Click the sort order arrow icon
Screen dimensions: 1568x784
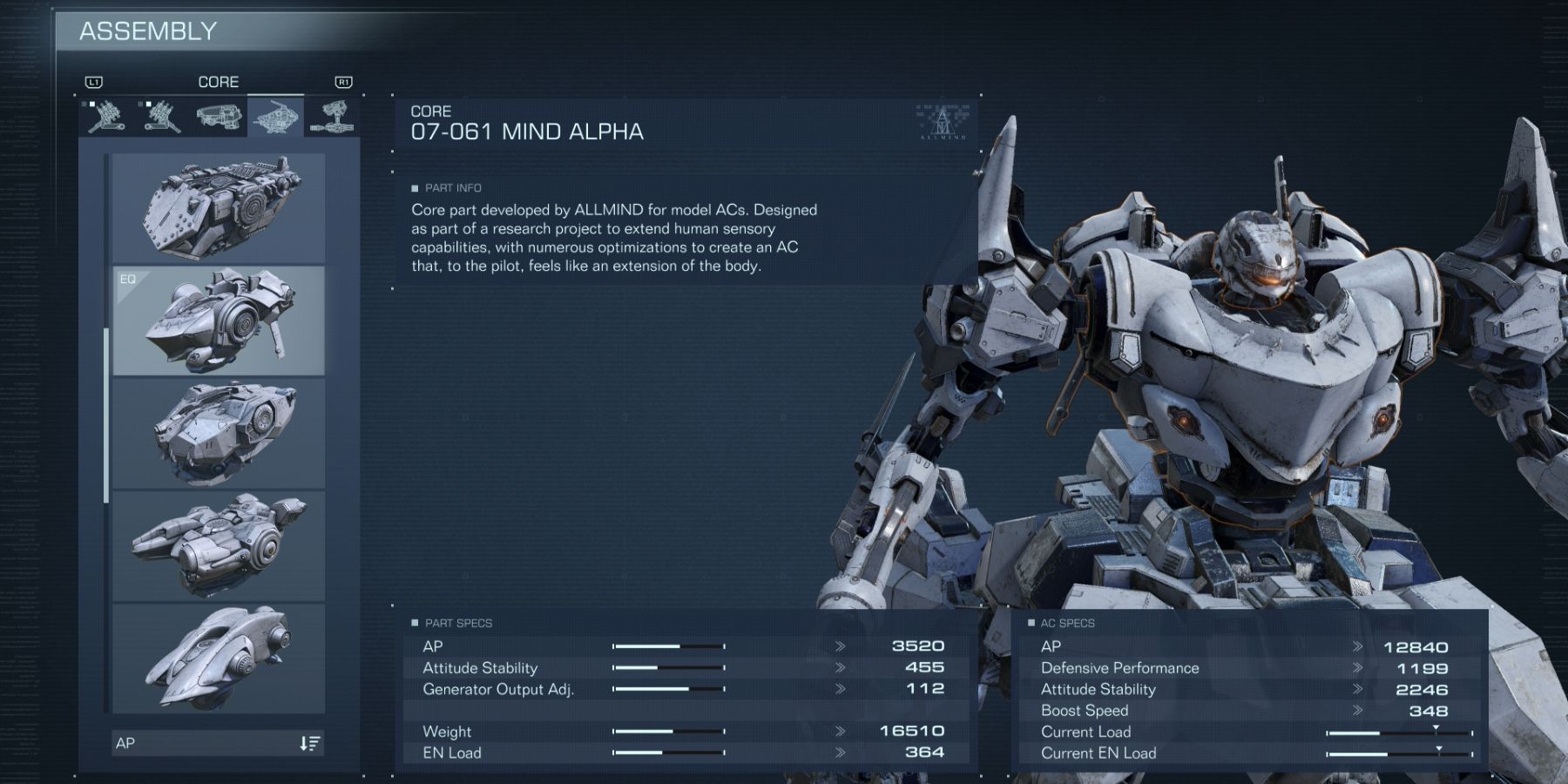click(x=309, y=743)
